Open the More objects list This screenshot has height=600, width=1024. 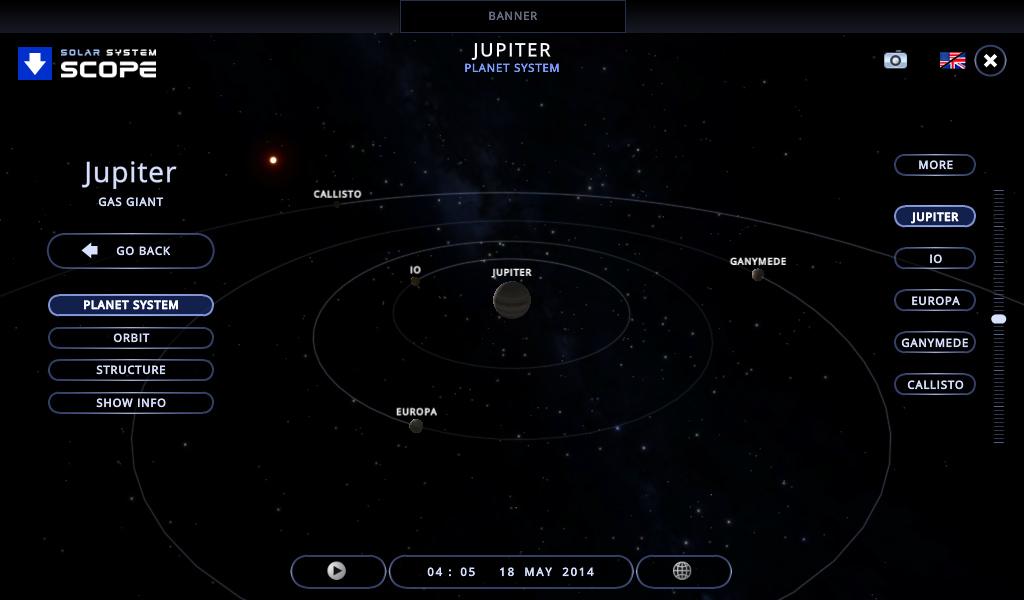coord(935,165)
